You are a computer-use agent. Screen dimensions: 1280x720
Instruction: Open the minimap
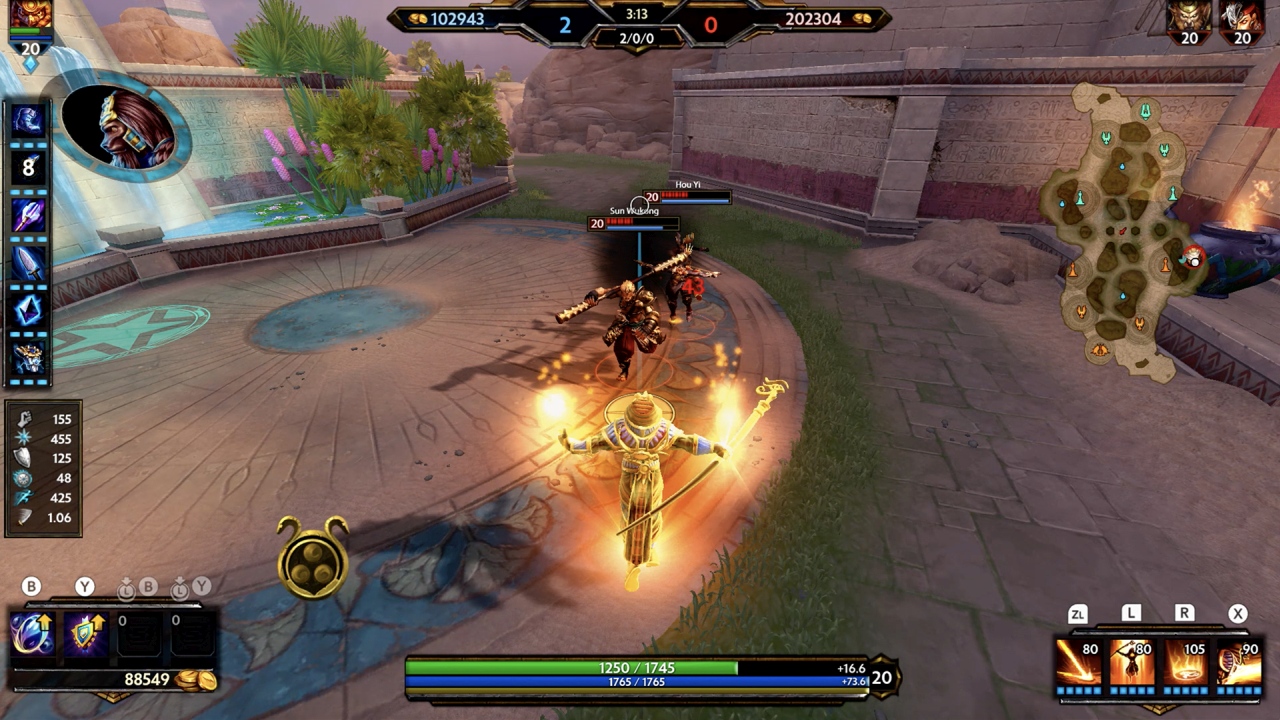[x=1121, y=230]
